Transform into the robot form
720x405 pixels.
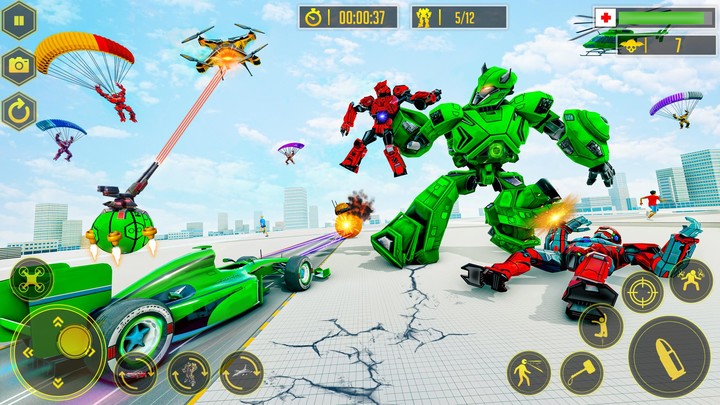click(188, 373)
